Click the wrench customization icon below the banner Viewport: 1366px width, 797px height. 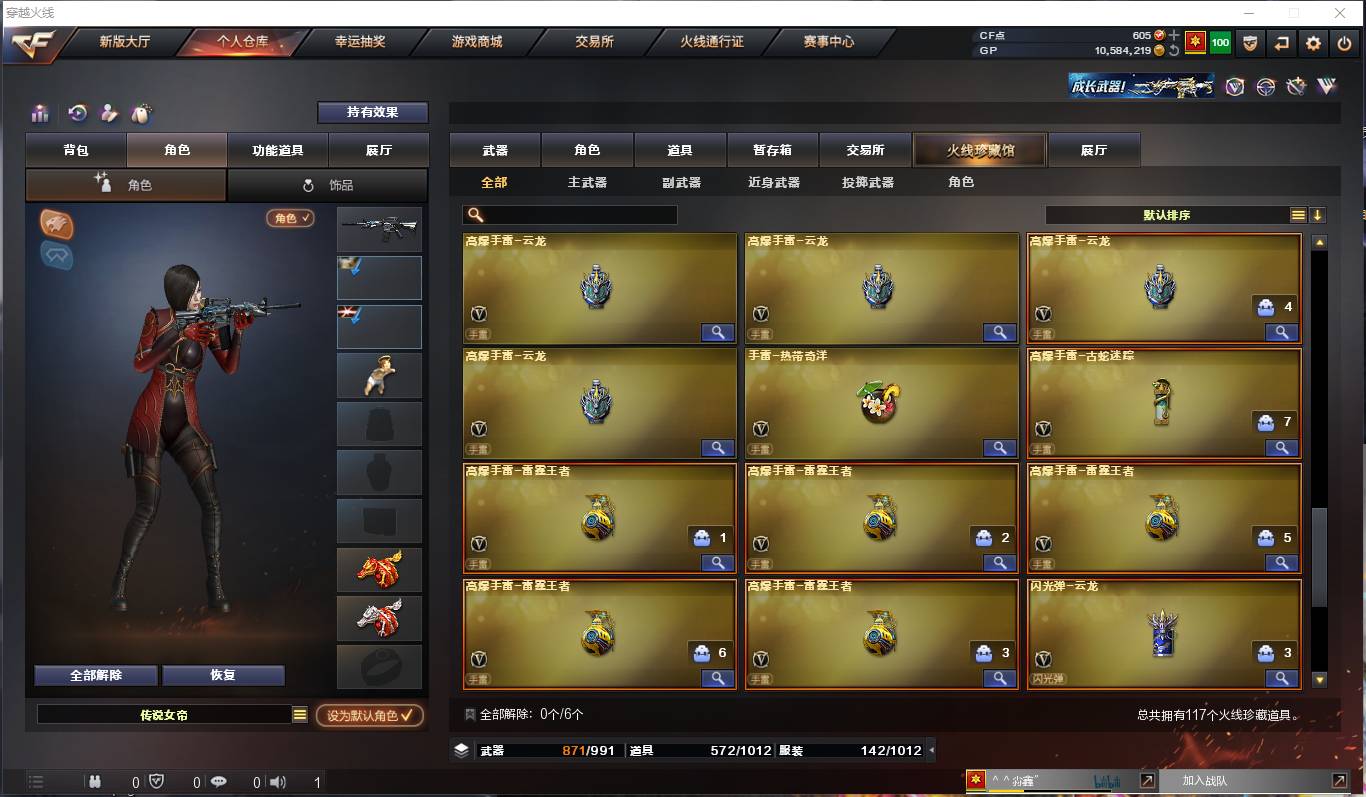pyautogui.click(x=1295, y=87)
